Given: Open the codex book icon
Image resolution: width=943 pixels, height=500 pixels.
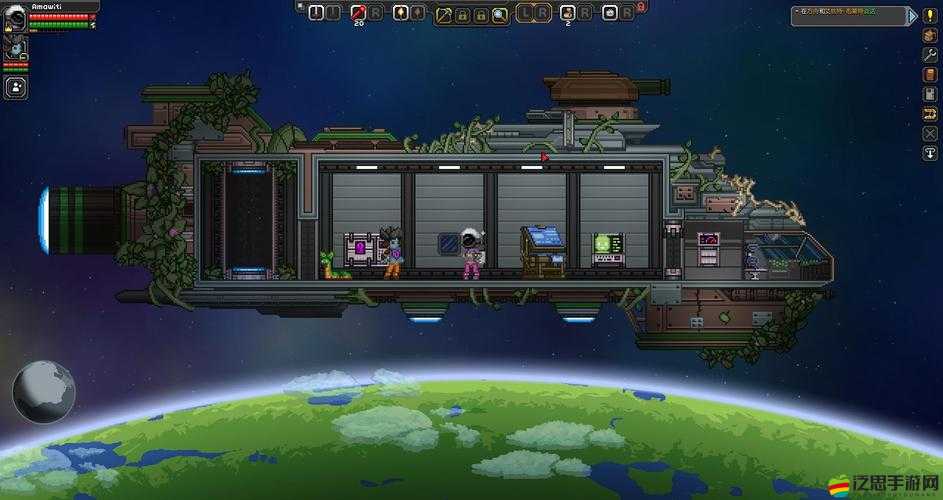Looking at the screenshot, I should (x=930, y=75).
